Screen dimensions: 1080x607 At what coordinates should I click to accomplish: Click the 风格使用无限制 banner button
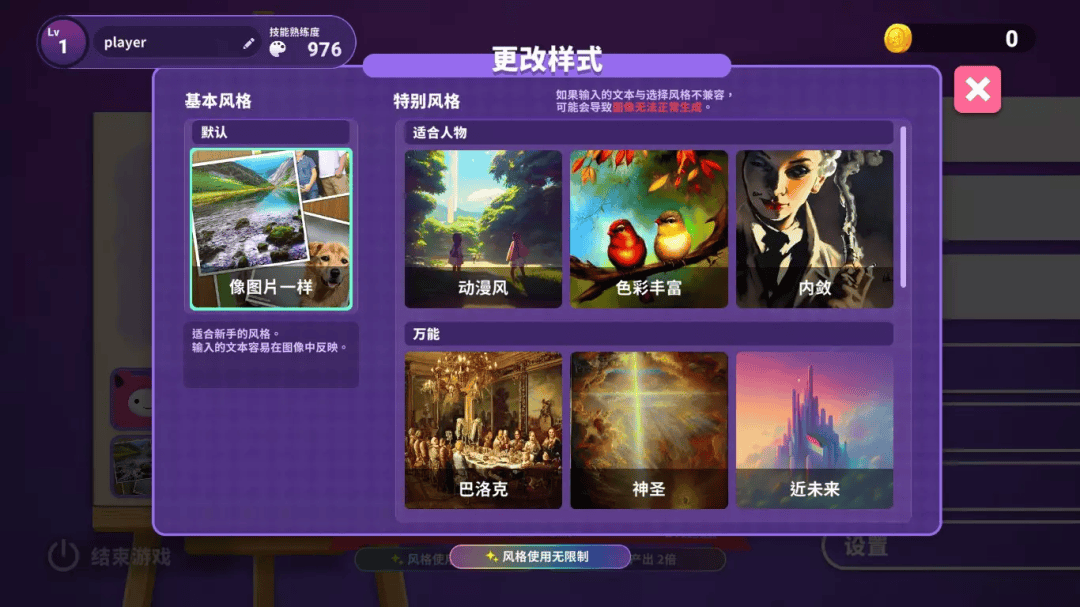click(539, 557)
